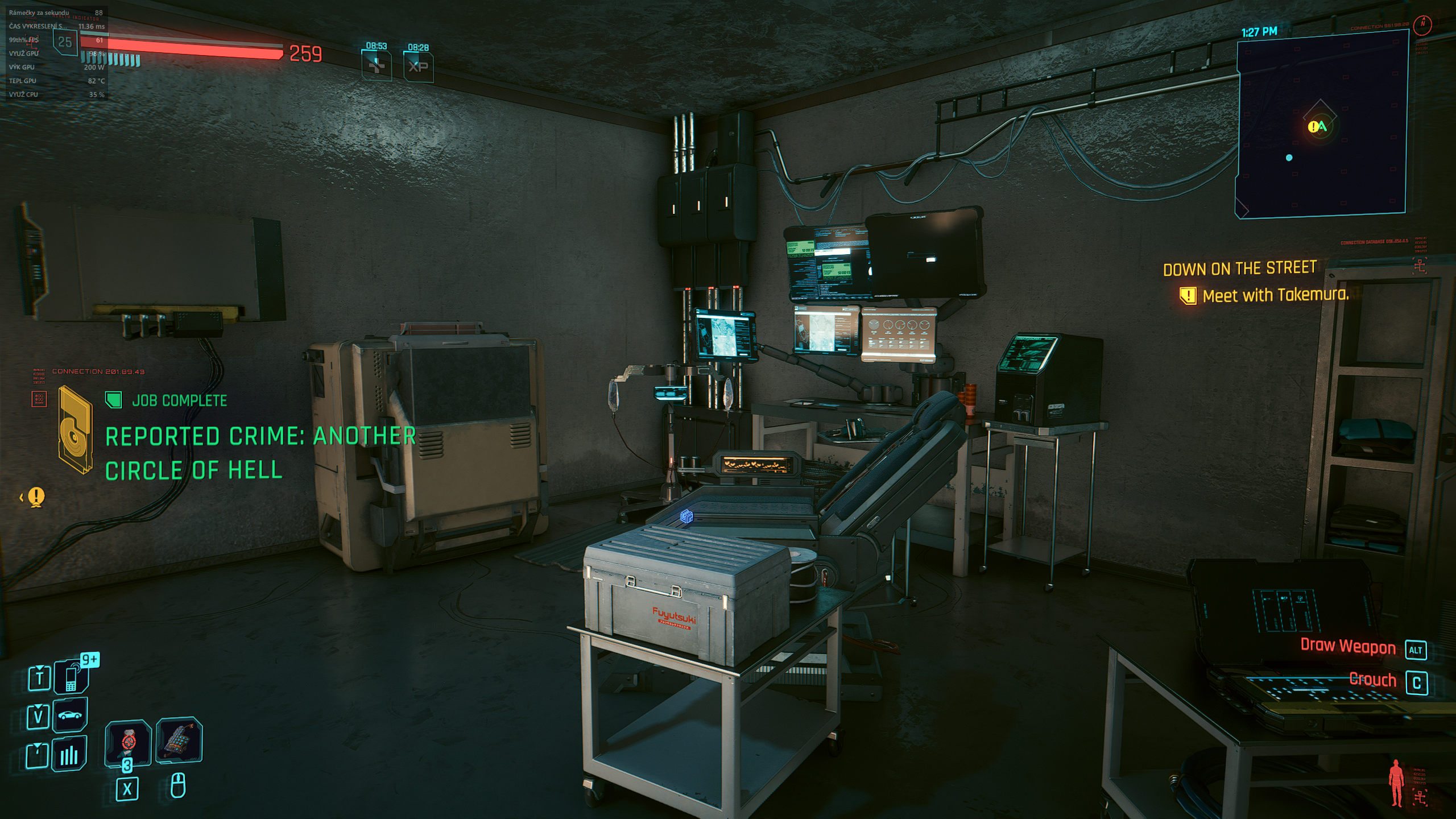Click the yellow exclamation alert icon
This screenshot has width=1456, height=819.
(x=36, y=497)
